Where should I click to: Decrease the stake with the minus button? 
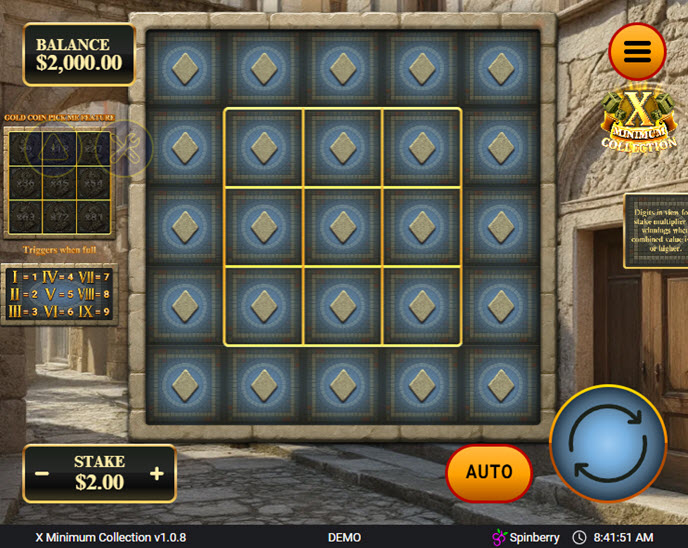42,473
